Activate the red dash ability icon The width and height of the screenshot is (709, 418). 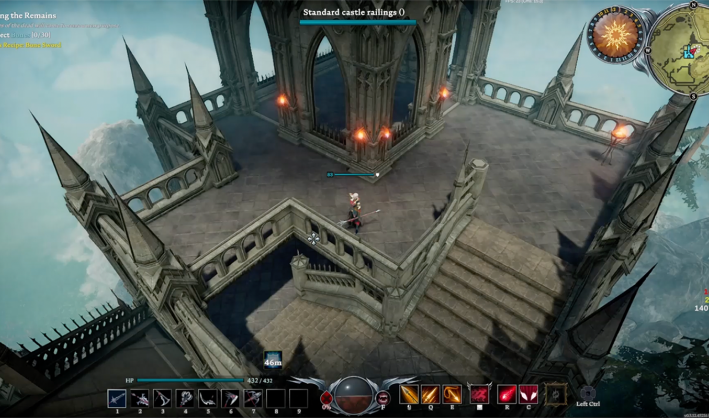click(x=481, y=394)
